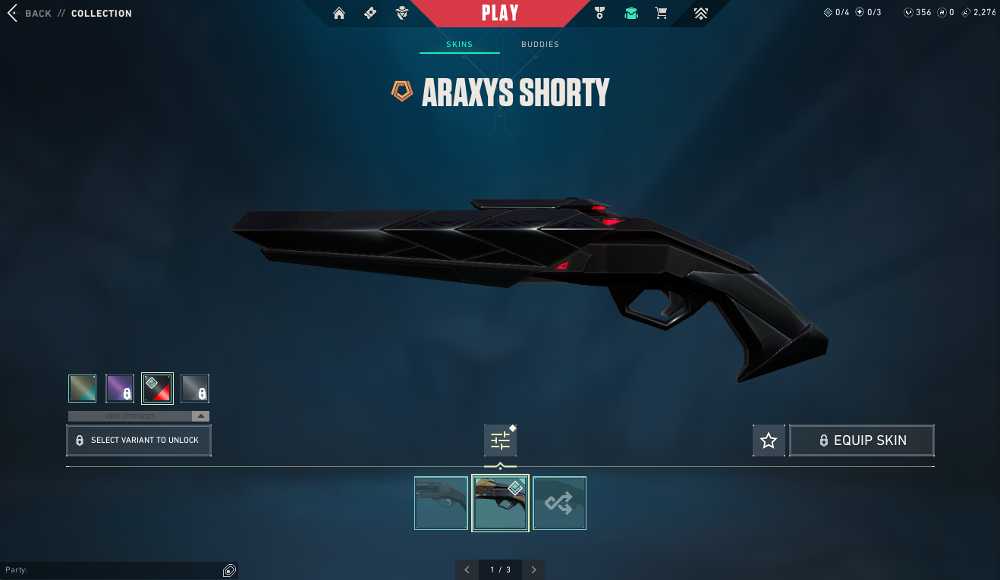Click Select Variant to Unlock button
This screenshot has width=1000, height=580.
139,440
